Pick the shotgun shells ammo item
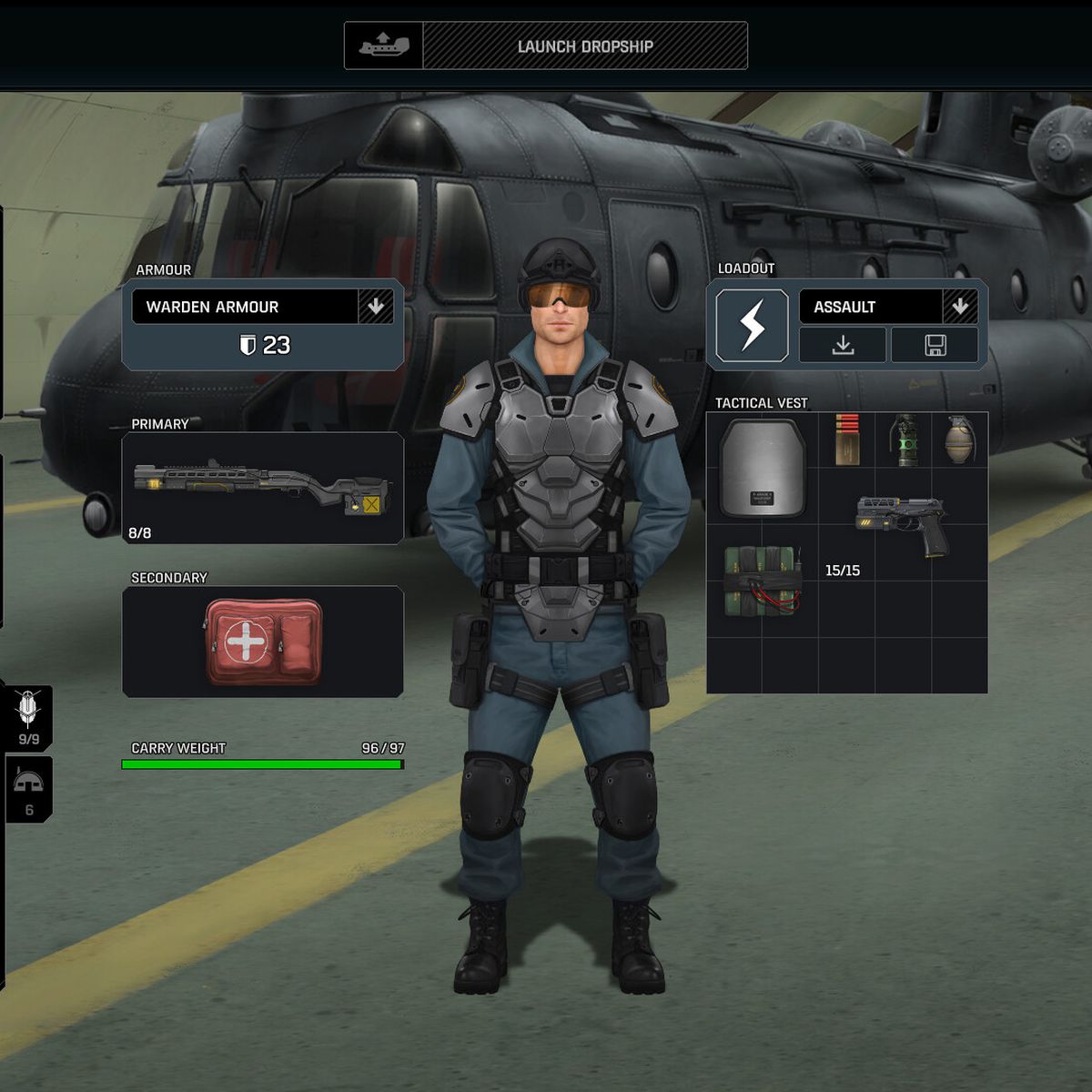The height and width of the screenshot is (1092, 1092). 847,440
